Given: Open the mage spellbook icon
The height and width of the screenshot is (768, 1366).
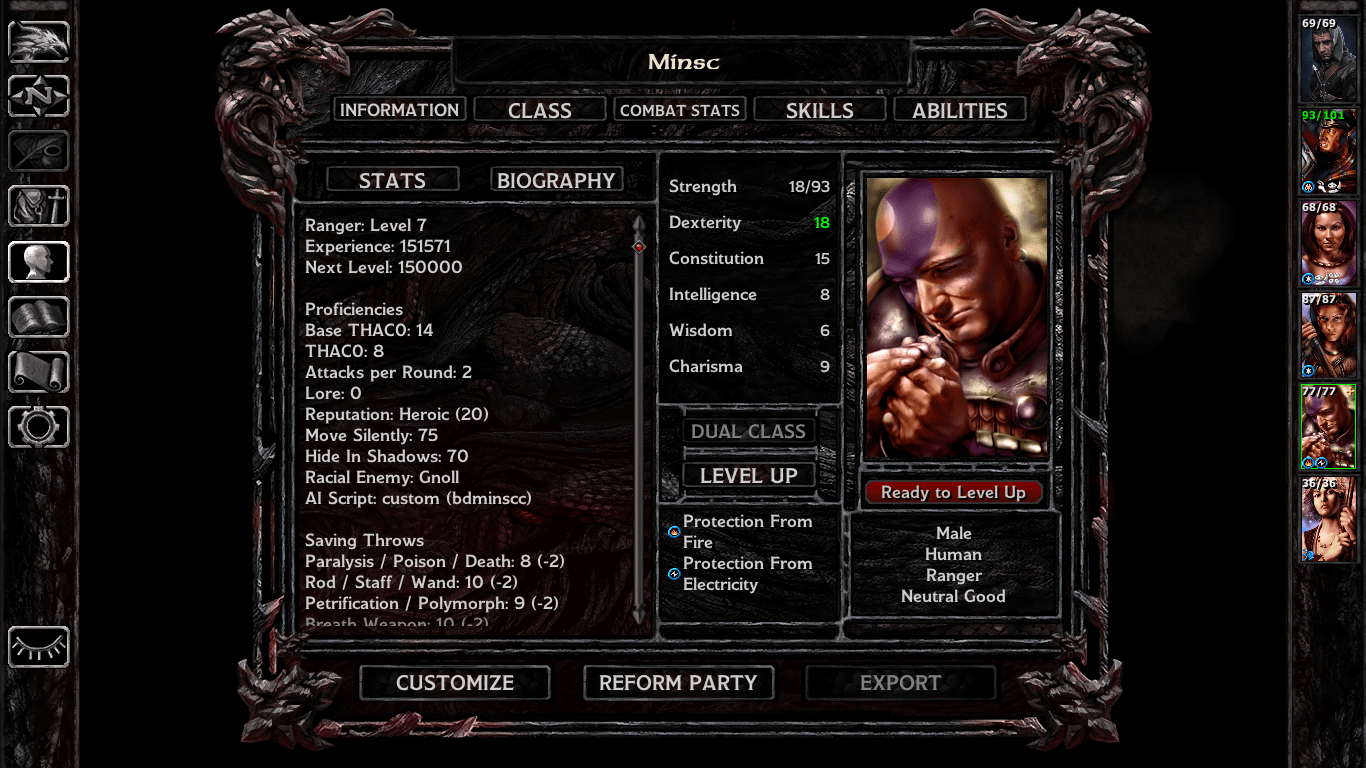Looking at the screenshot, I should 38,317.
